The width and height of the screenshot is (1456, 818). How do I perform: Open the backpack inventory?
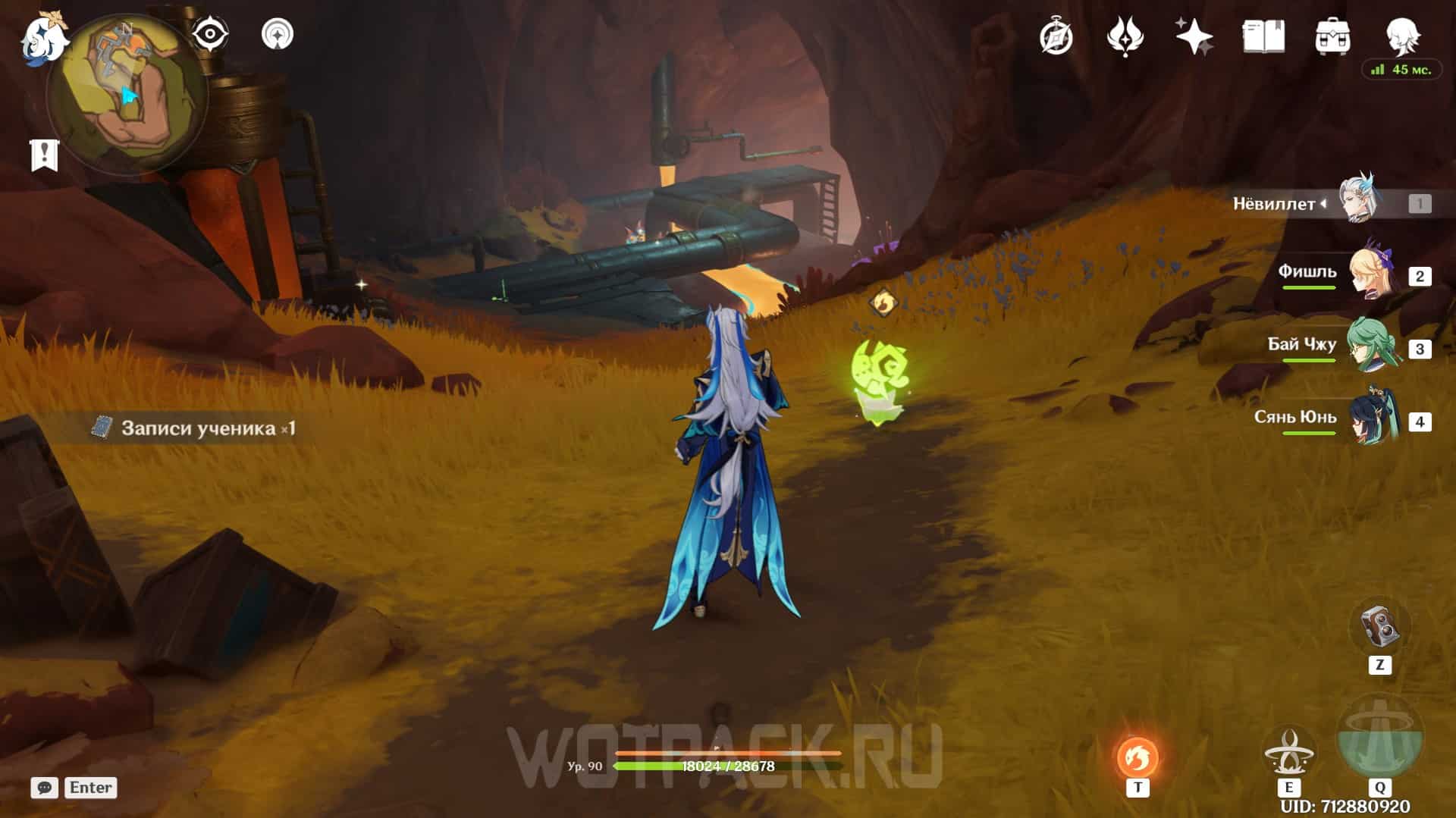[x=1332, y=36]
